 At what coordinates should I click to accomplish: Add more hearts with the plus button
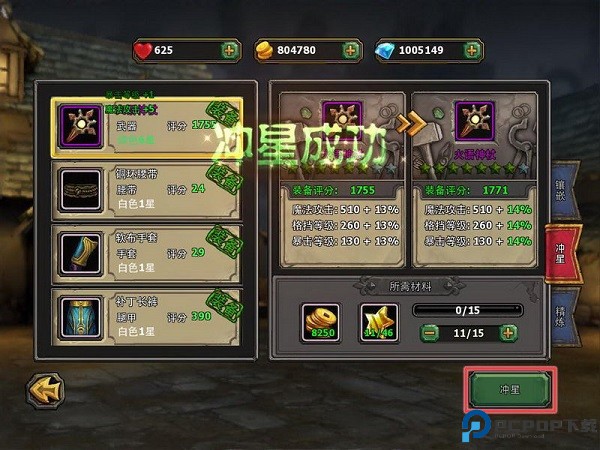pos(230,49)
